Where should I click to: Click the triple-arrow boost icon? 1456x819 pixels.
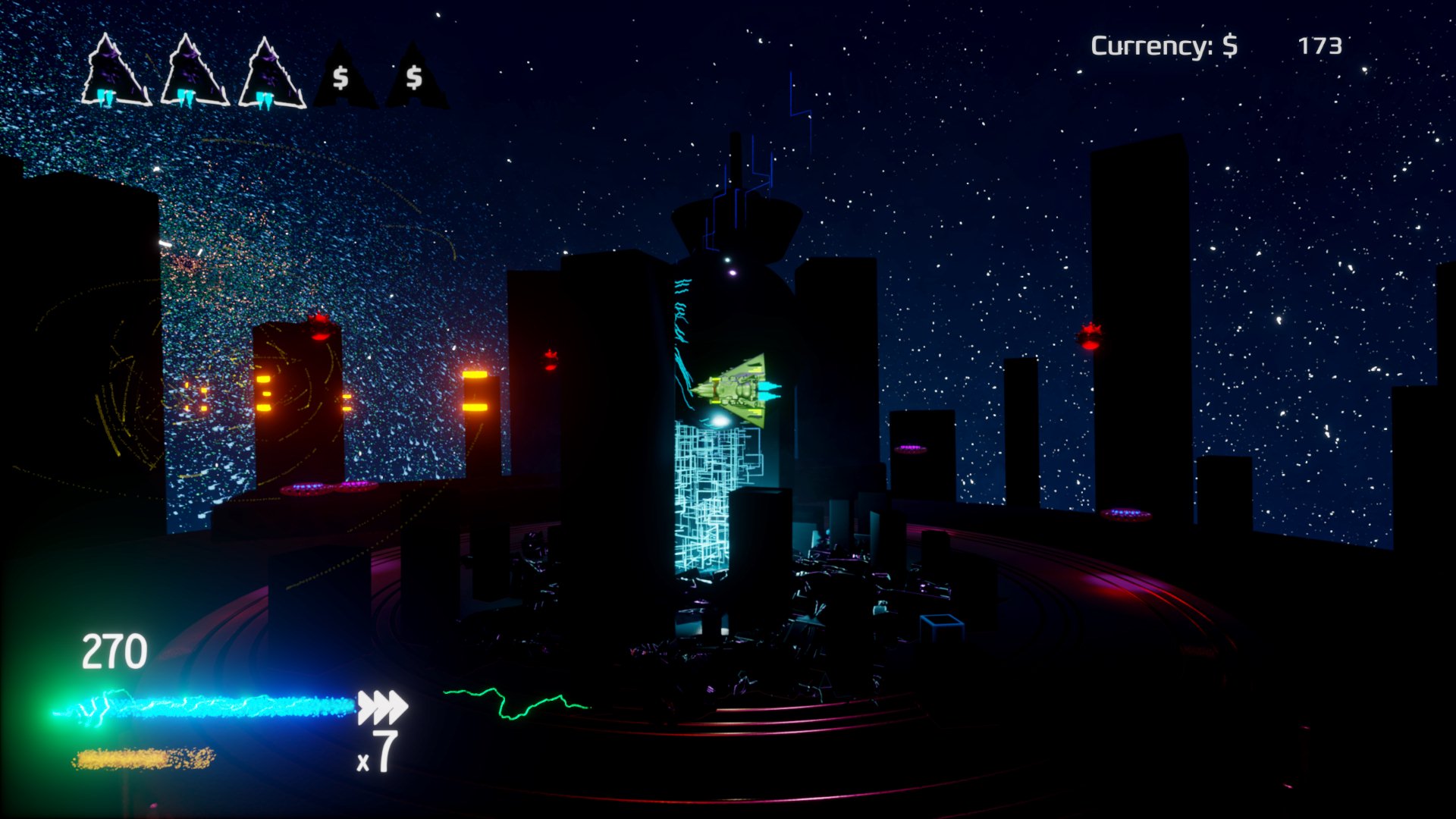382,707
